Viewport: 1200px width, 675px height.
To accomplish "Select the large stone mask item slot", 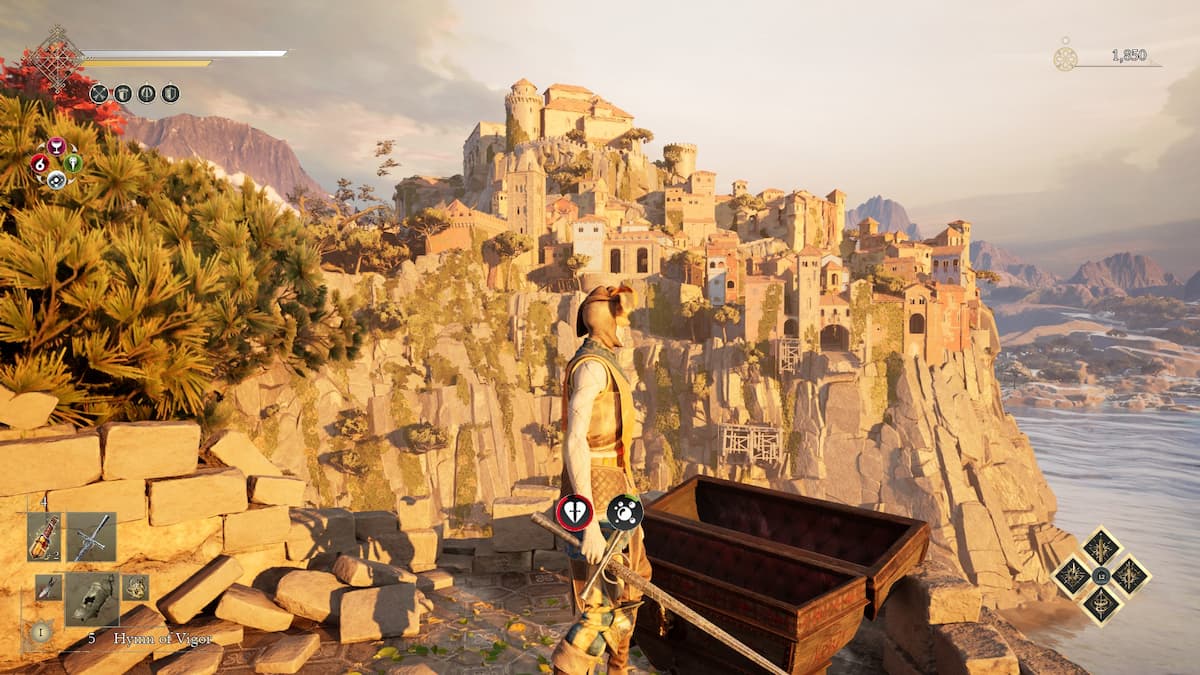I will [x=93, y=598].
